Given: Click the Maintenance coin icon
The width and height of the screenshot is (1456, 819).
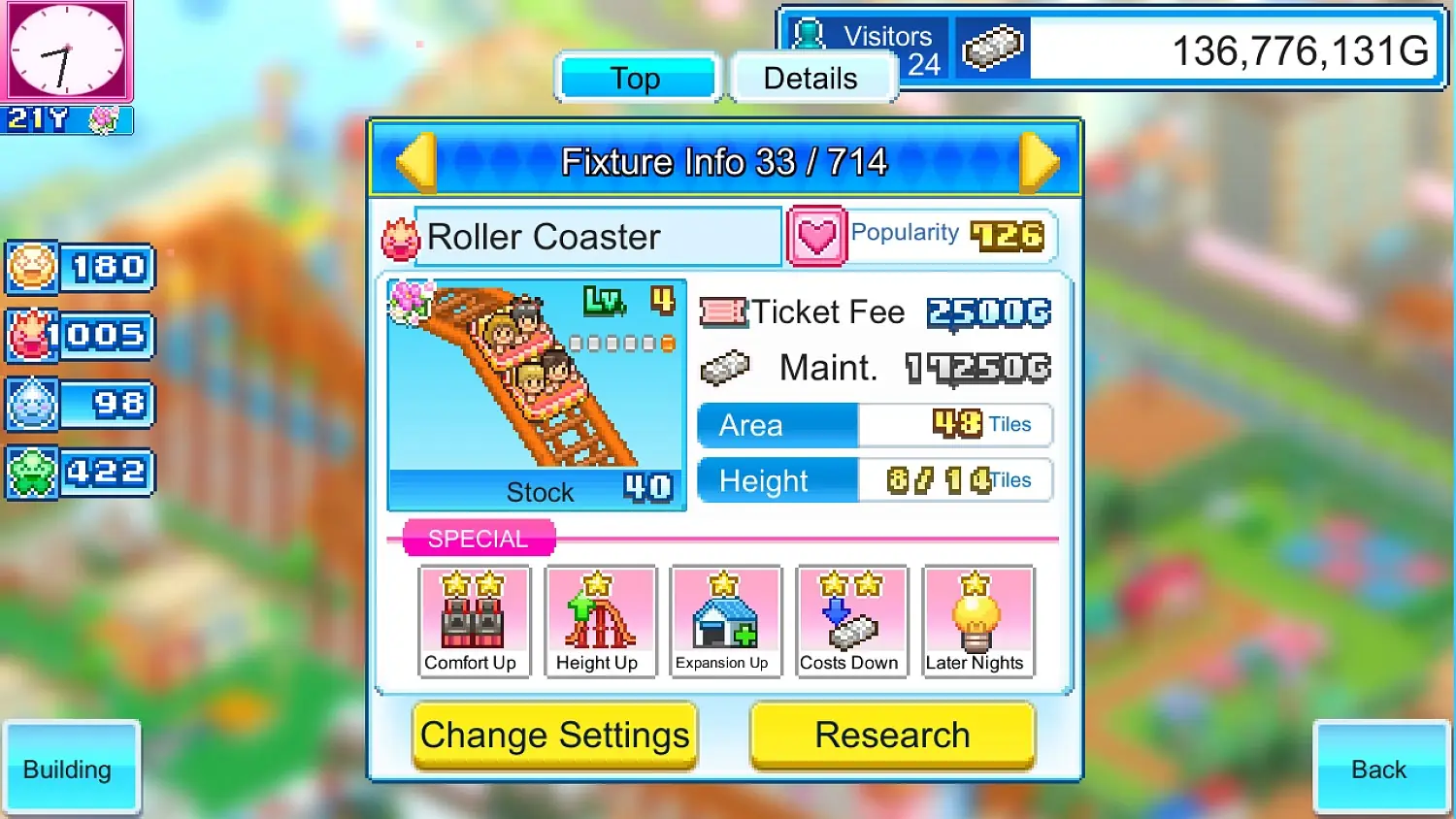Looking at the screenshot, I should coord(726,368).
